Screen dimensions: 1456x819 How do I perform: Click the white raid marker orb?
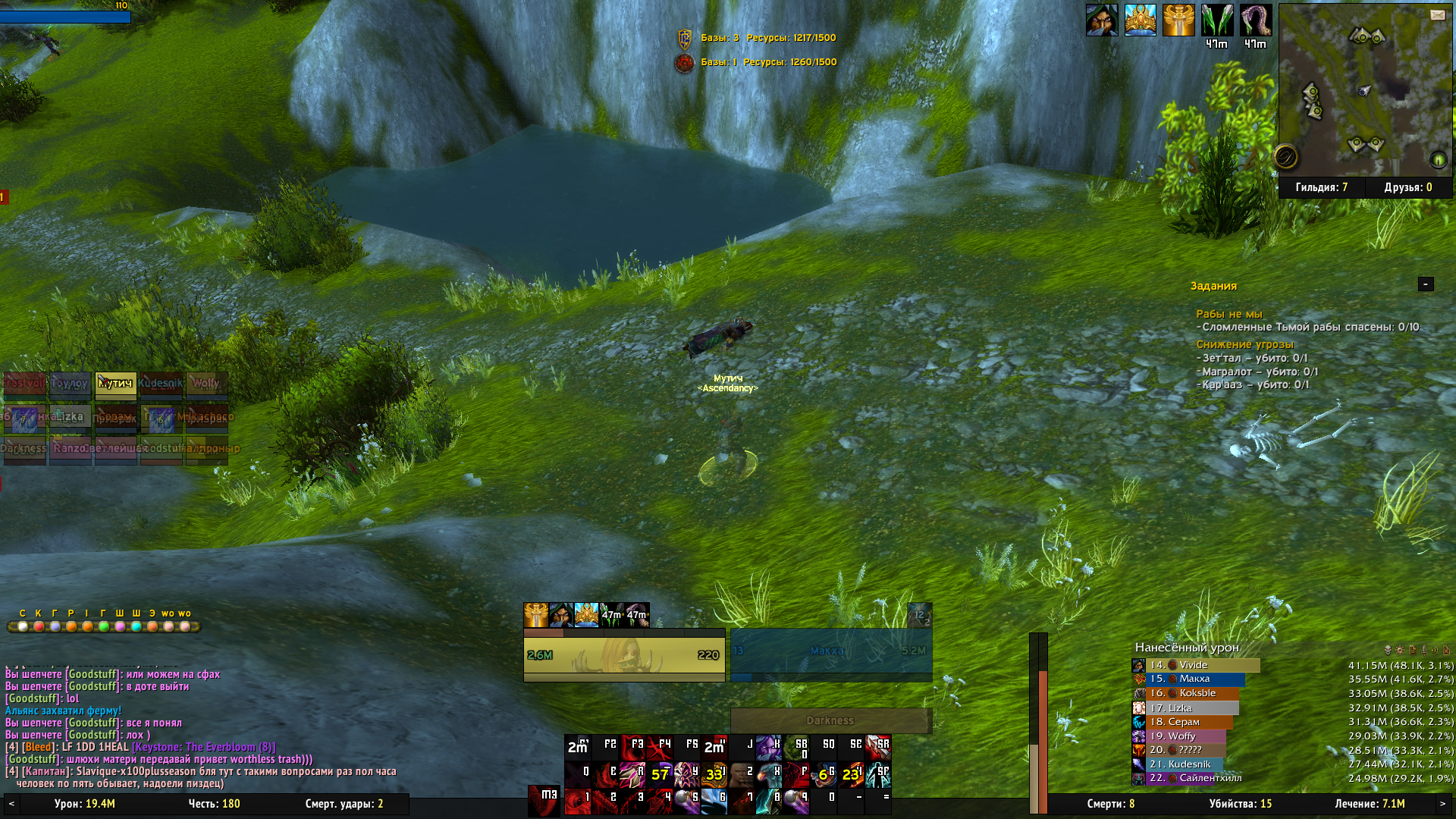(x=23, y=626)
